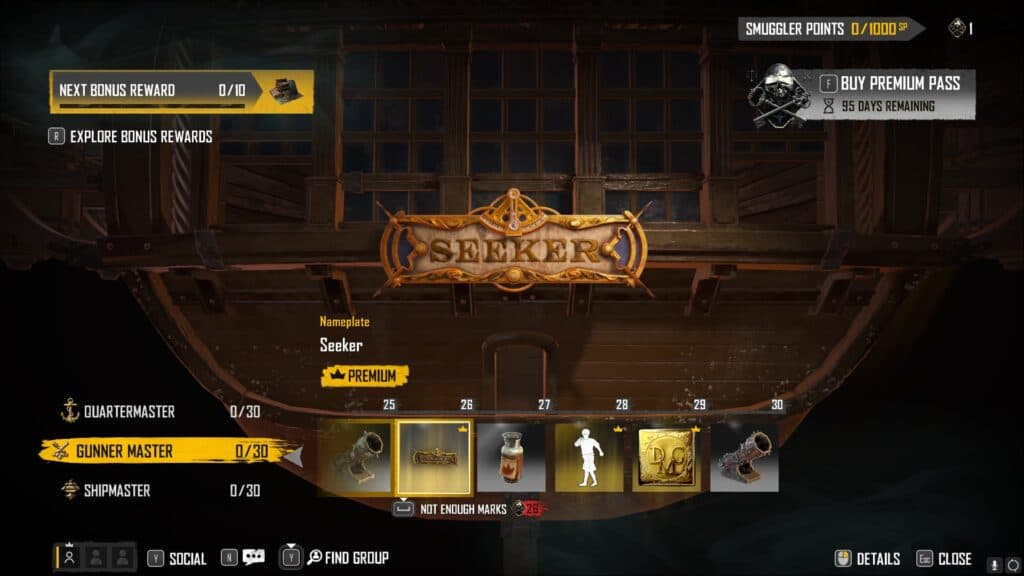
Task: Select the level 27 bottle reward
Action: [x=511, y=457]
